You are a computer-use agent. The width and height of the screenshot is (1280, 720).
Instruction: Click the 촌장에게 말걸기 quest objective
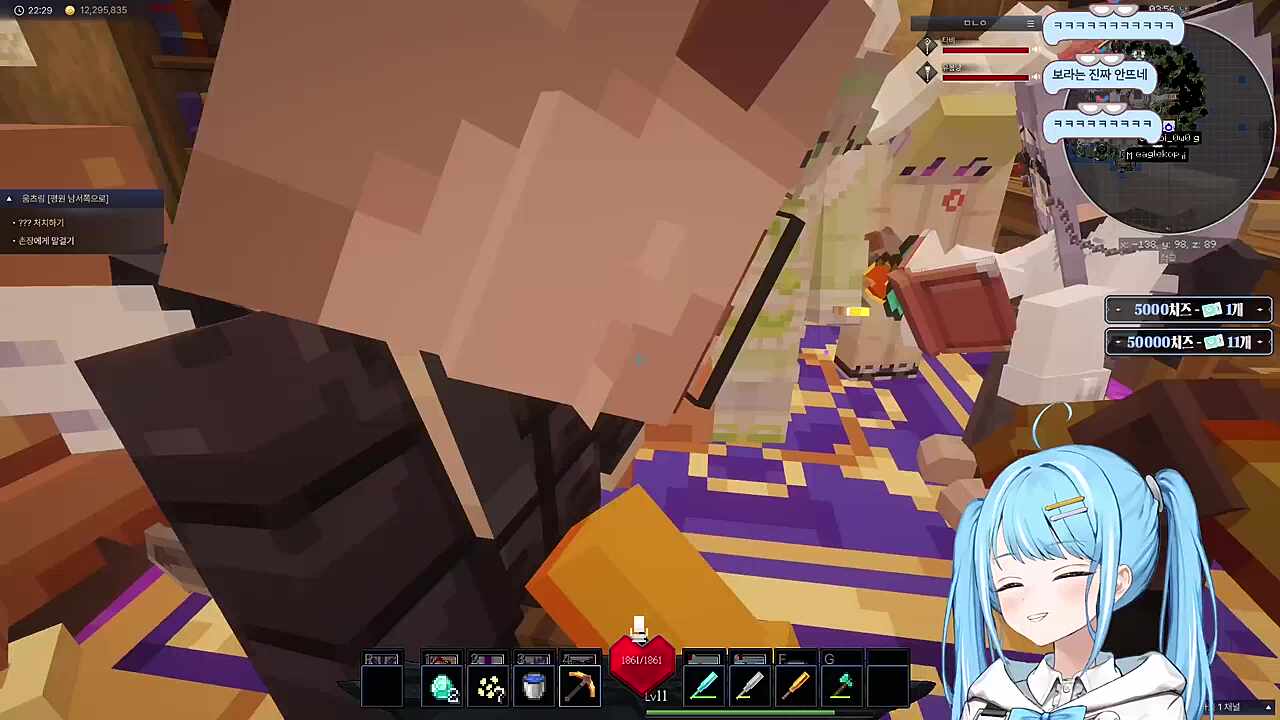coord(45,241)
